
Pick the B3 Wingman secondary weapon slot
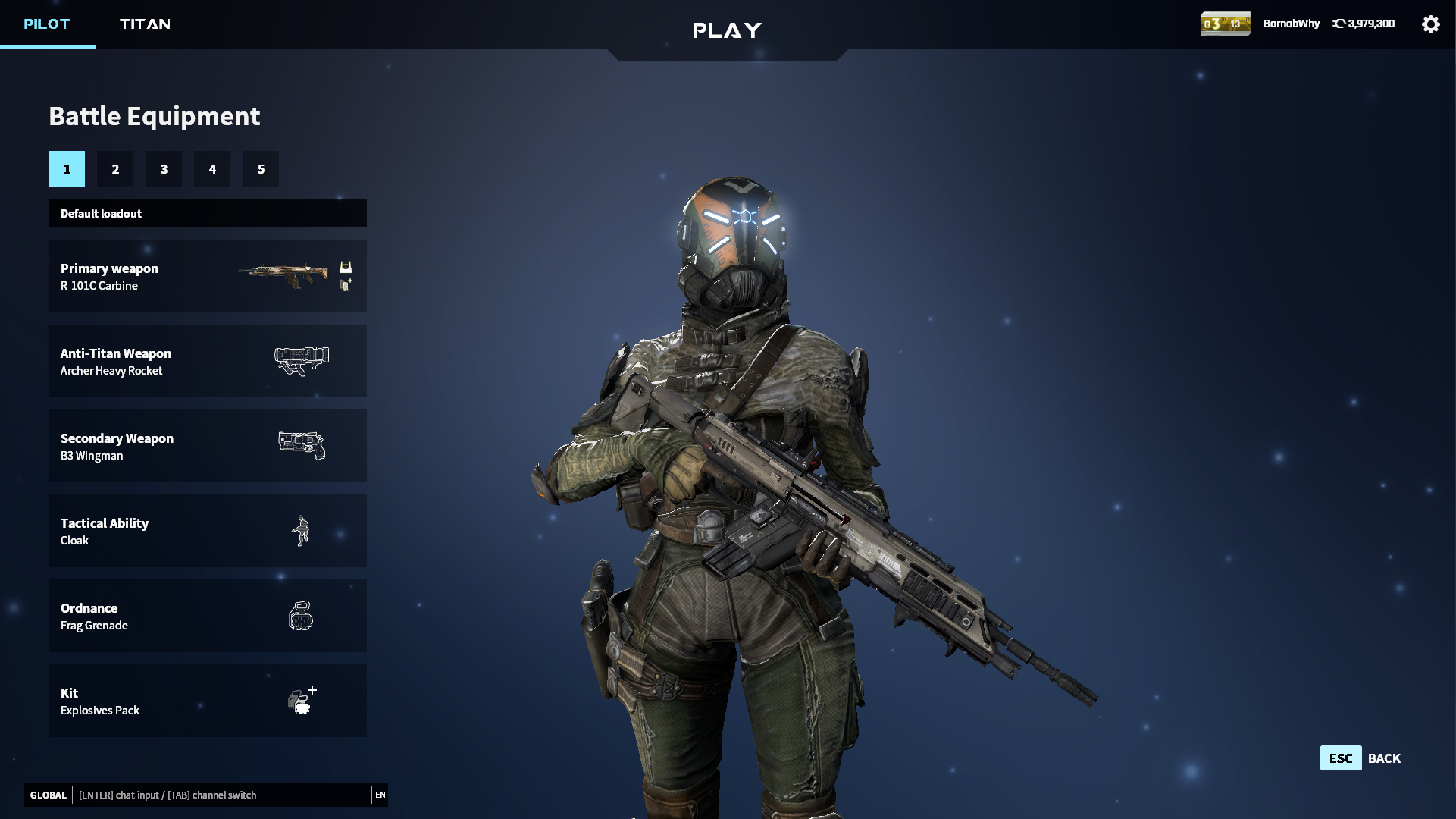pos(207,446)
